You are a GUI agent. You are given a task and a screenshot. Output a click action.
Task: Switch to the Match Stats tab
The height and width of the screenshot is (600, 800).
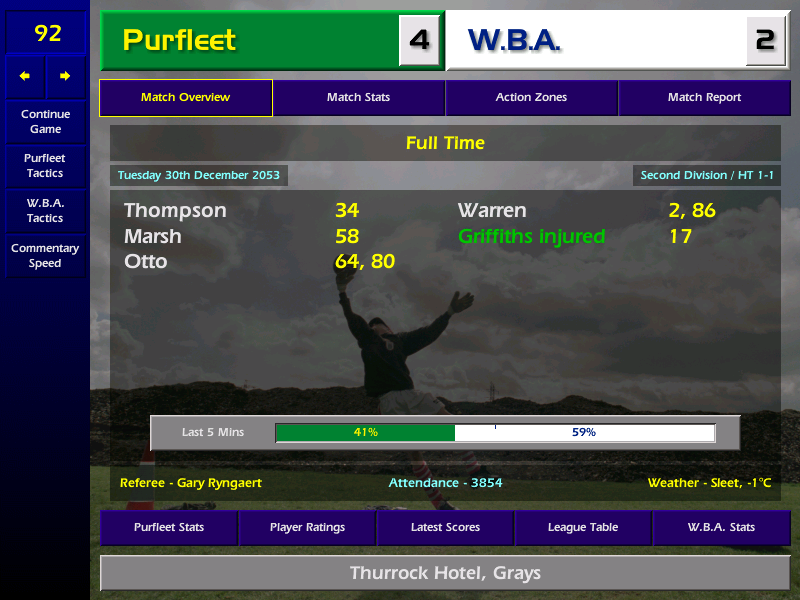click(x=358, y=98)
